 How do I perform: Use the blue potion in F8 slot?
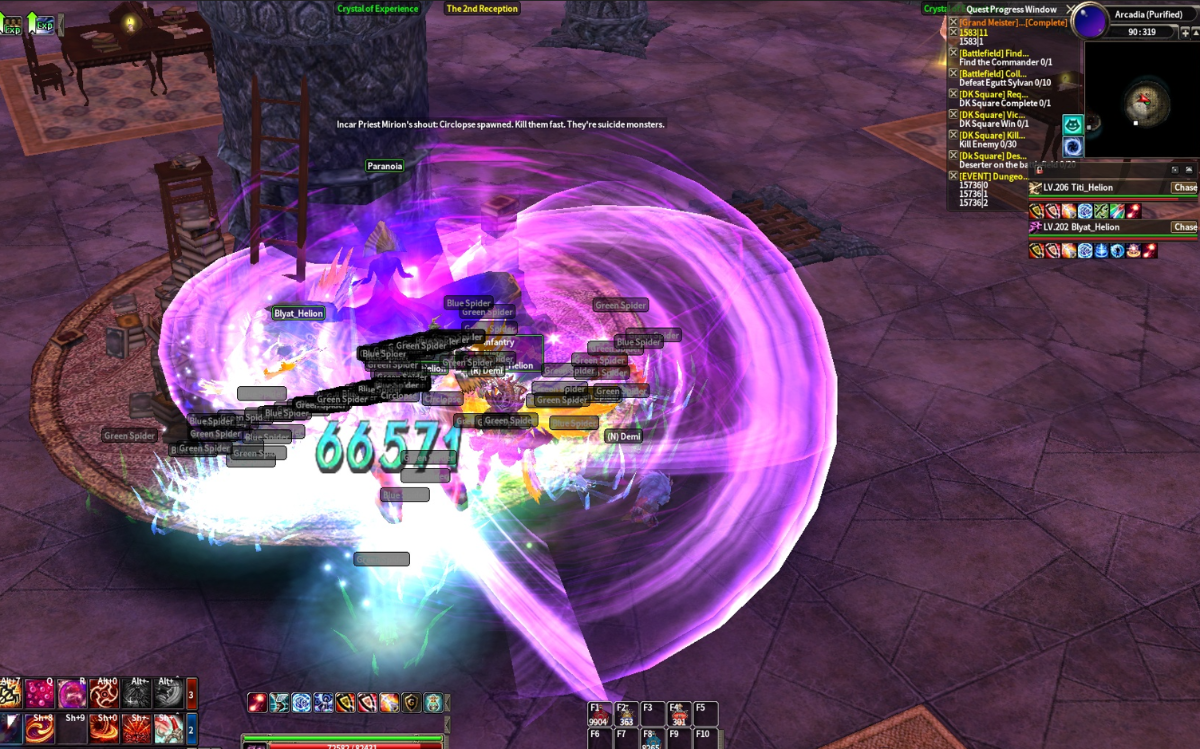point(651,740)
